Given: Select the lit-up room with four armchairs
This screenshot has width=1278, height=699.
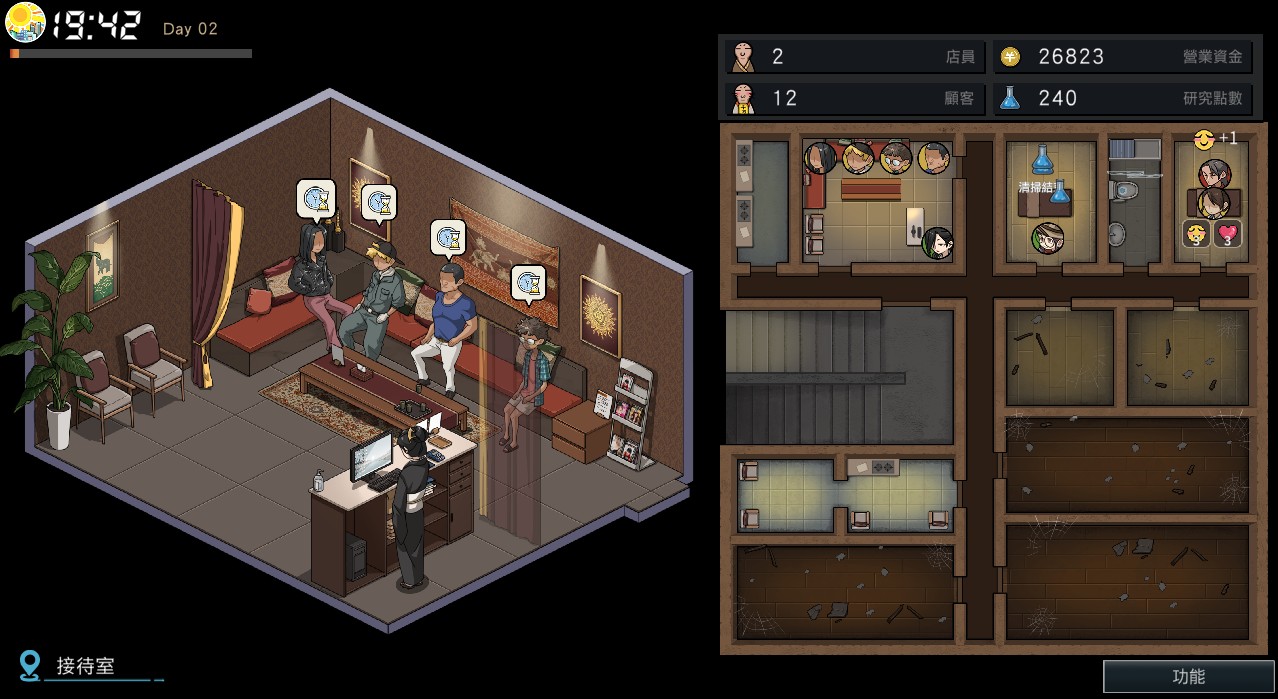Looking at the screenshot, I should pos(845,494).
